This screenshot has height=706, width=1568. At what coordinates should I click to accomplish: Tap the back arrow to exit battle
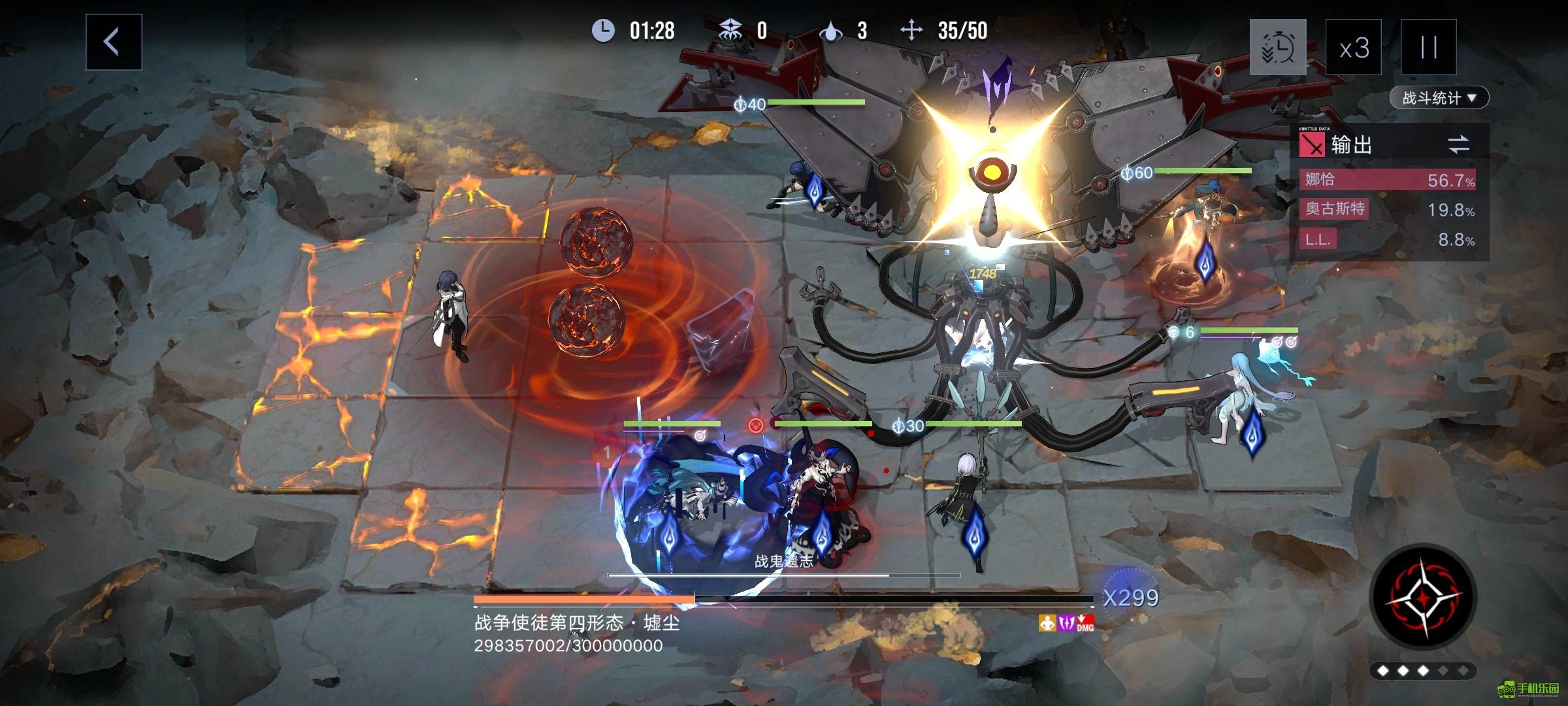pyautogui.click(x=112, y=41)
